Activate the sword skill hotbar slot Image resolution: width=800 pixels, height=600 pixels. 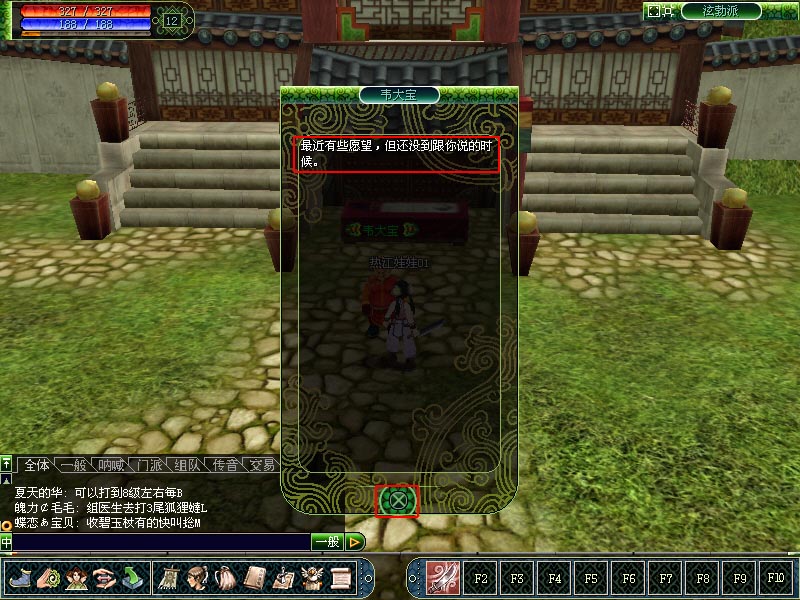[x=443, y=578]
